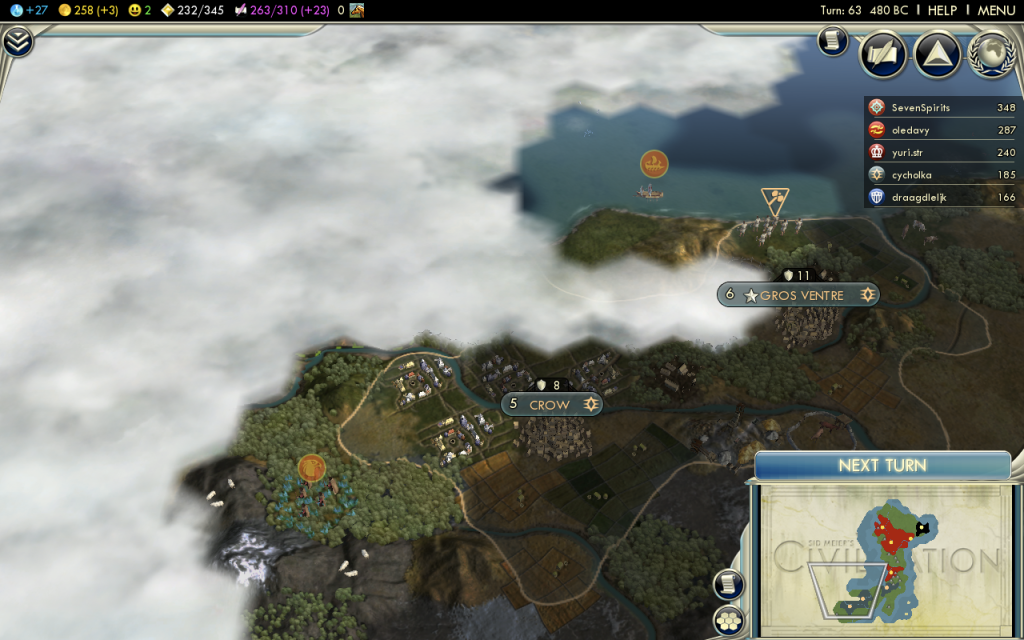End the turn with Next Turn

click(881, 465)
